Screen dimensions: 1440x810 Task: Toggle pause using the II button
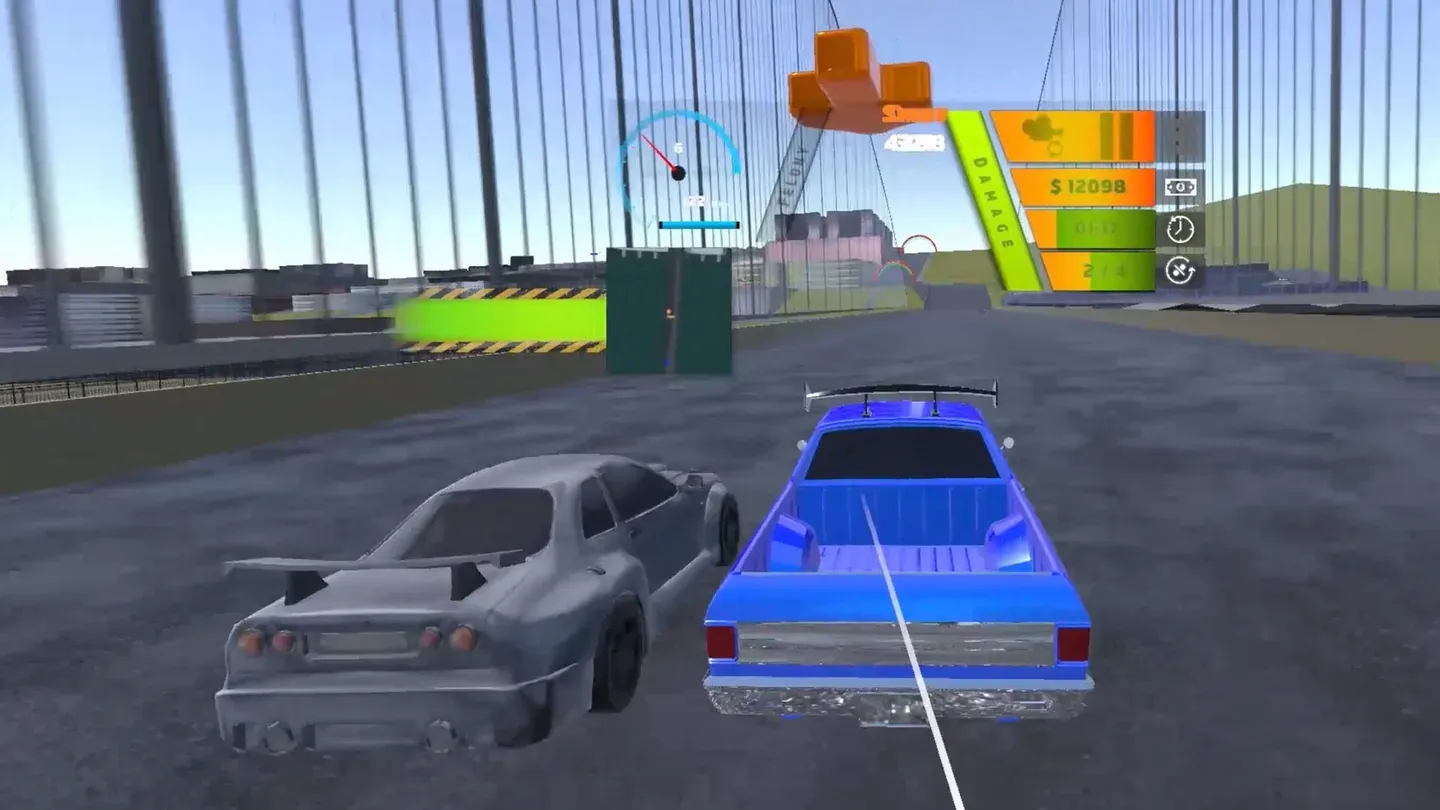[1115, 135]
